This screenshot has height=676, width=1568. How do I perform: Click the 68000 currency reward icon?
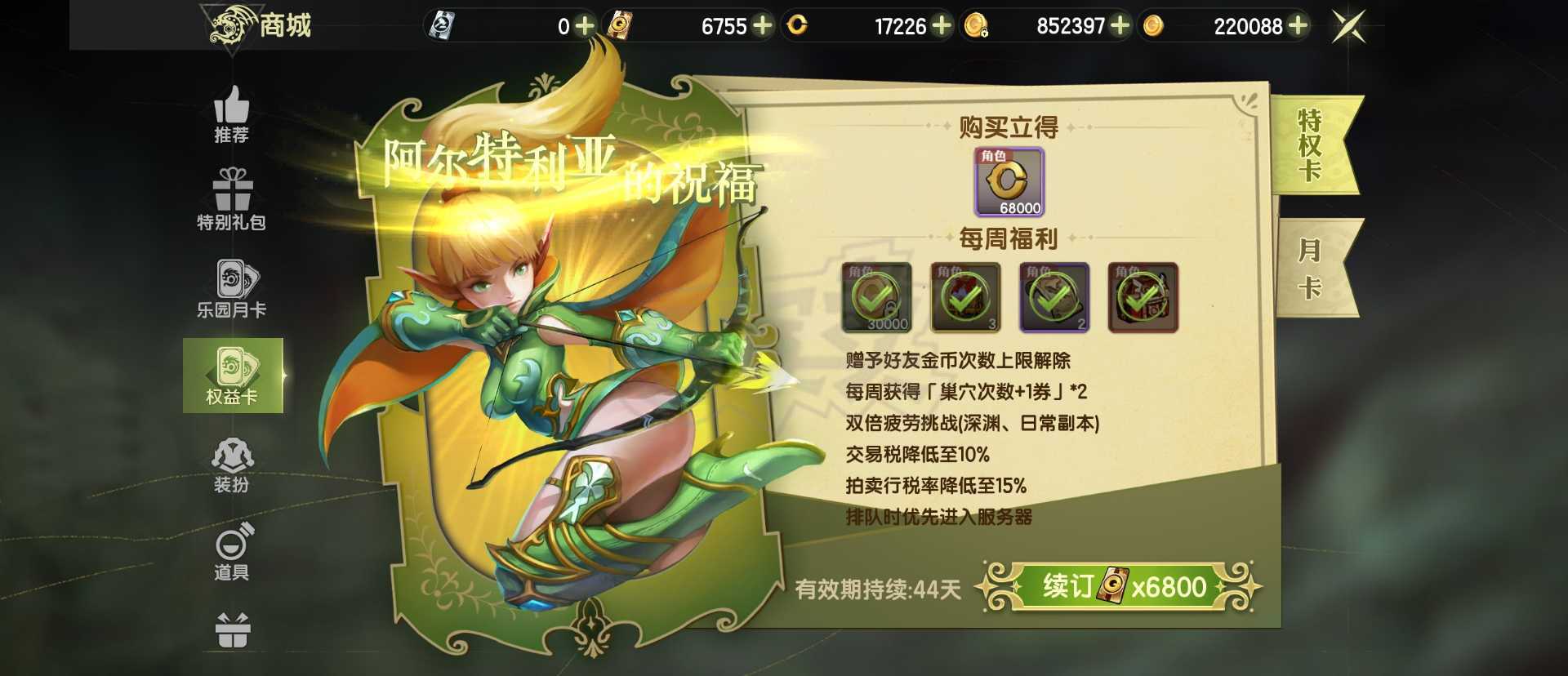[1010, 181]
